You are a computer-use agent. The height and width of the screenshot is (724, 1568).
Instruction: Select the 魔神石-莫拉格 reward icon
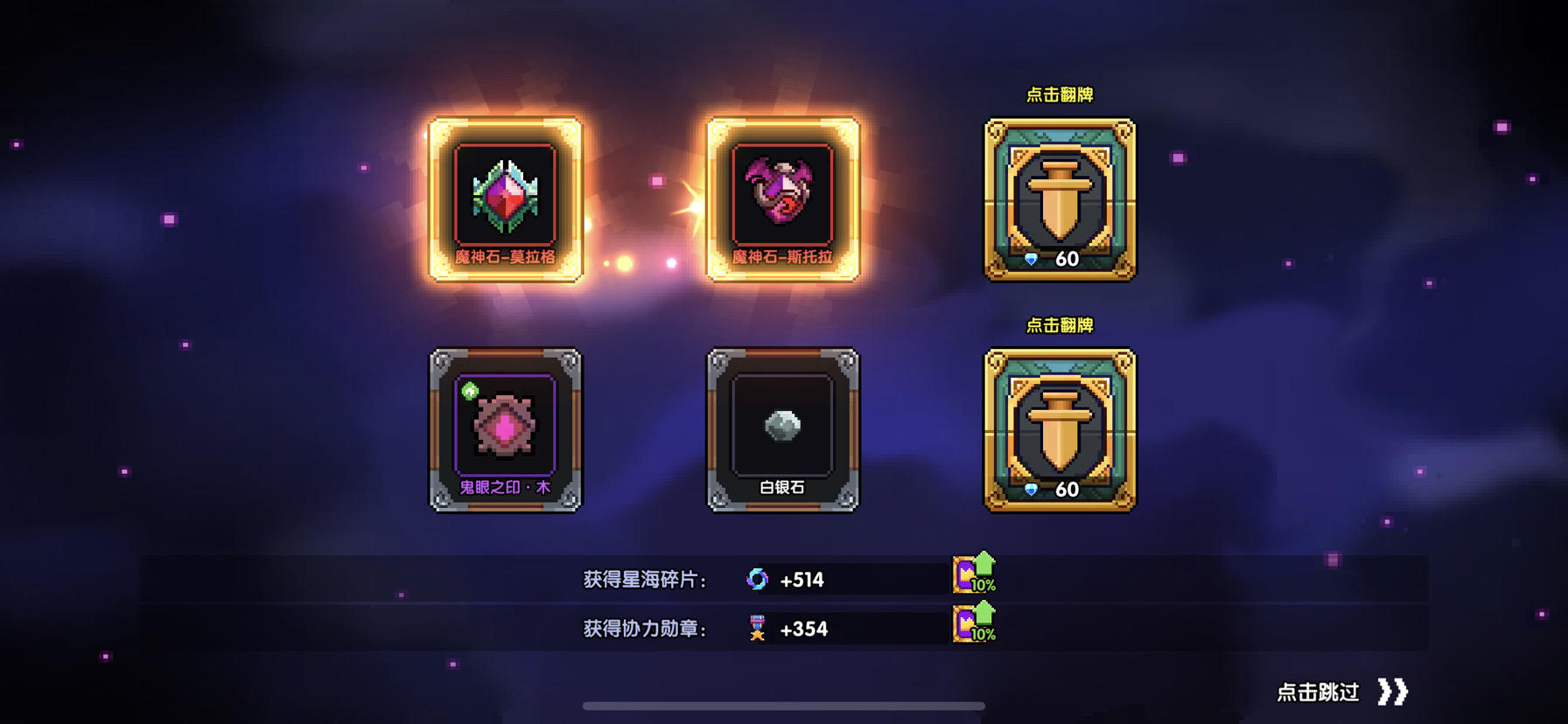coord(504,197)
